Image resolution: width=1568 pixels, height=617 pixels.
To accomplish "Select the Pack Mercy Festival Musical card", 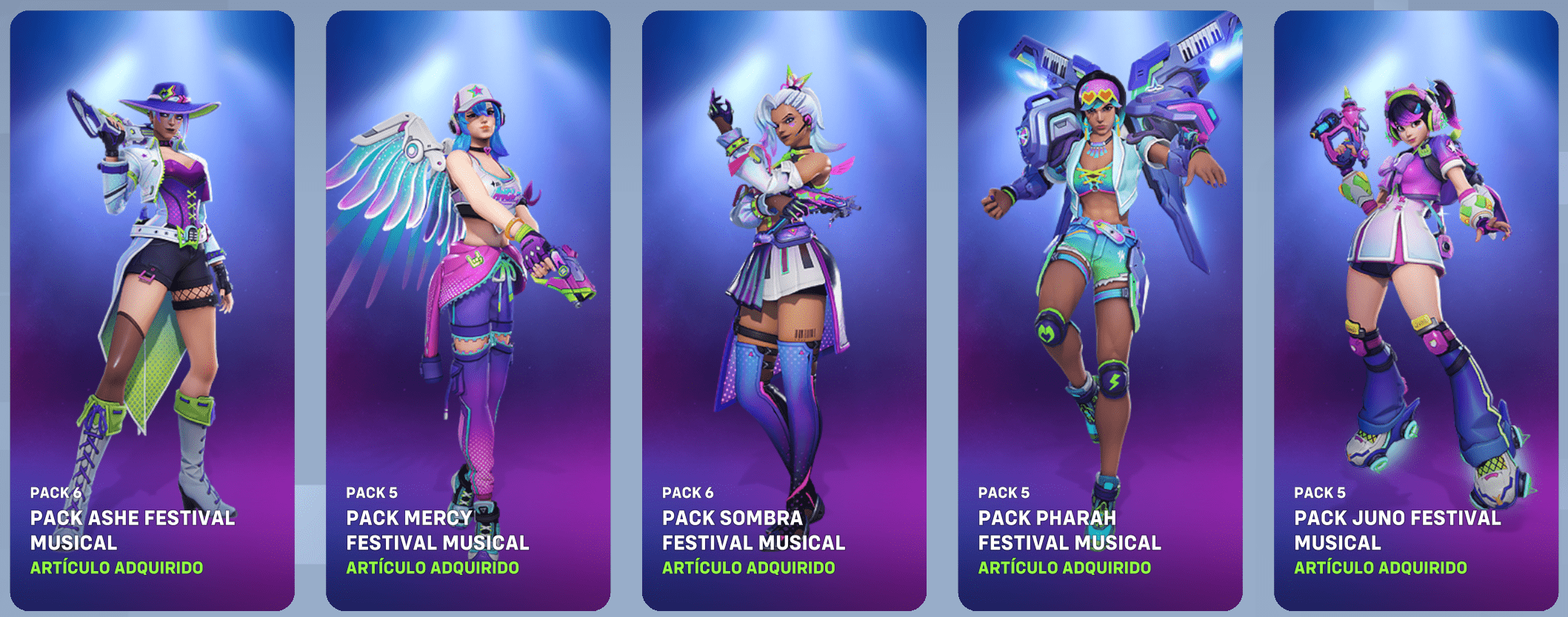I will click(468, 310).
